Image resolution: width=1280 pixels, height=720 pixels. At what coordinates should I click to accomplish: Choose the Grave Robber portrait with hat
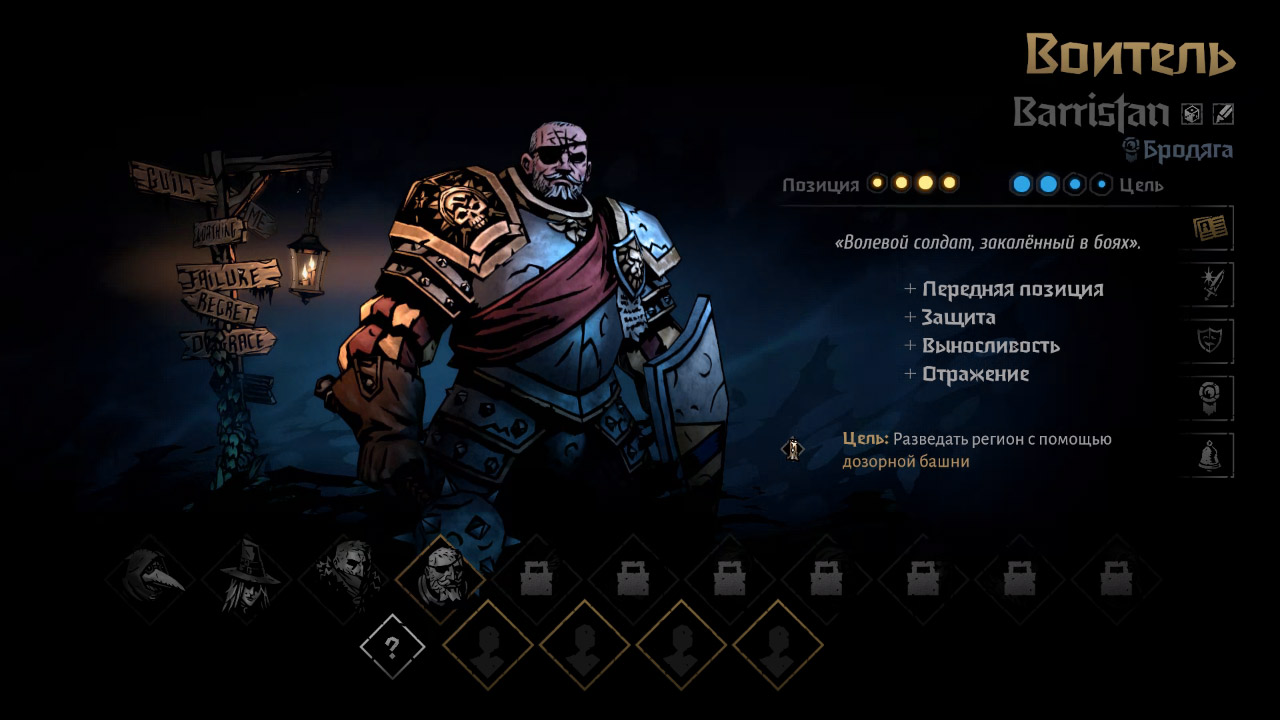pos(247,579)
